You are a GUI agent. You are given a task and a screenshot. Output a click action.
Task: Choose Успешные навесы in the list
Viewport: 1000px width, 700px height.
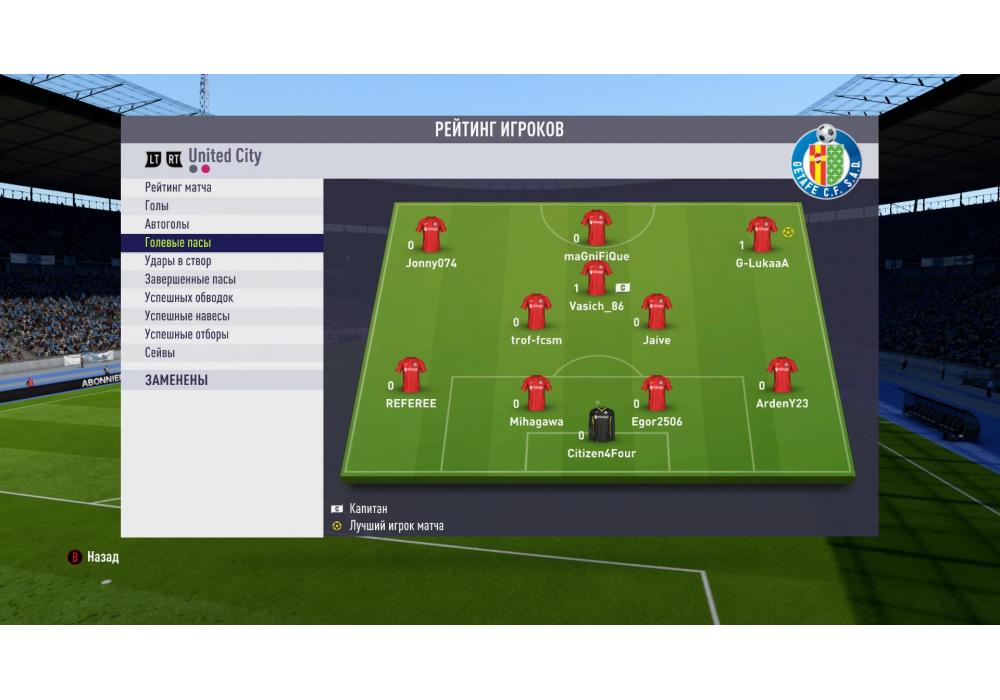click(x=187, y=316)
